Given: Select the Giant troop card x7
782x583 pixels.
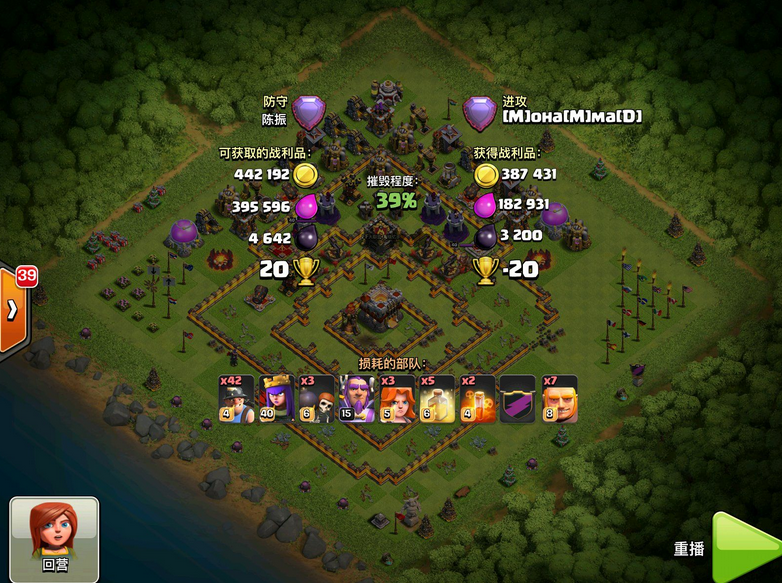Looking at the screenshot, I should tap(558, 398).
